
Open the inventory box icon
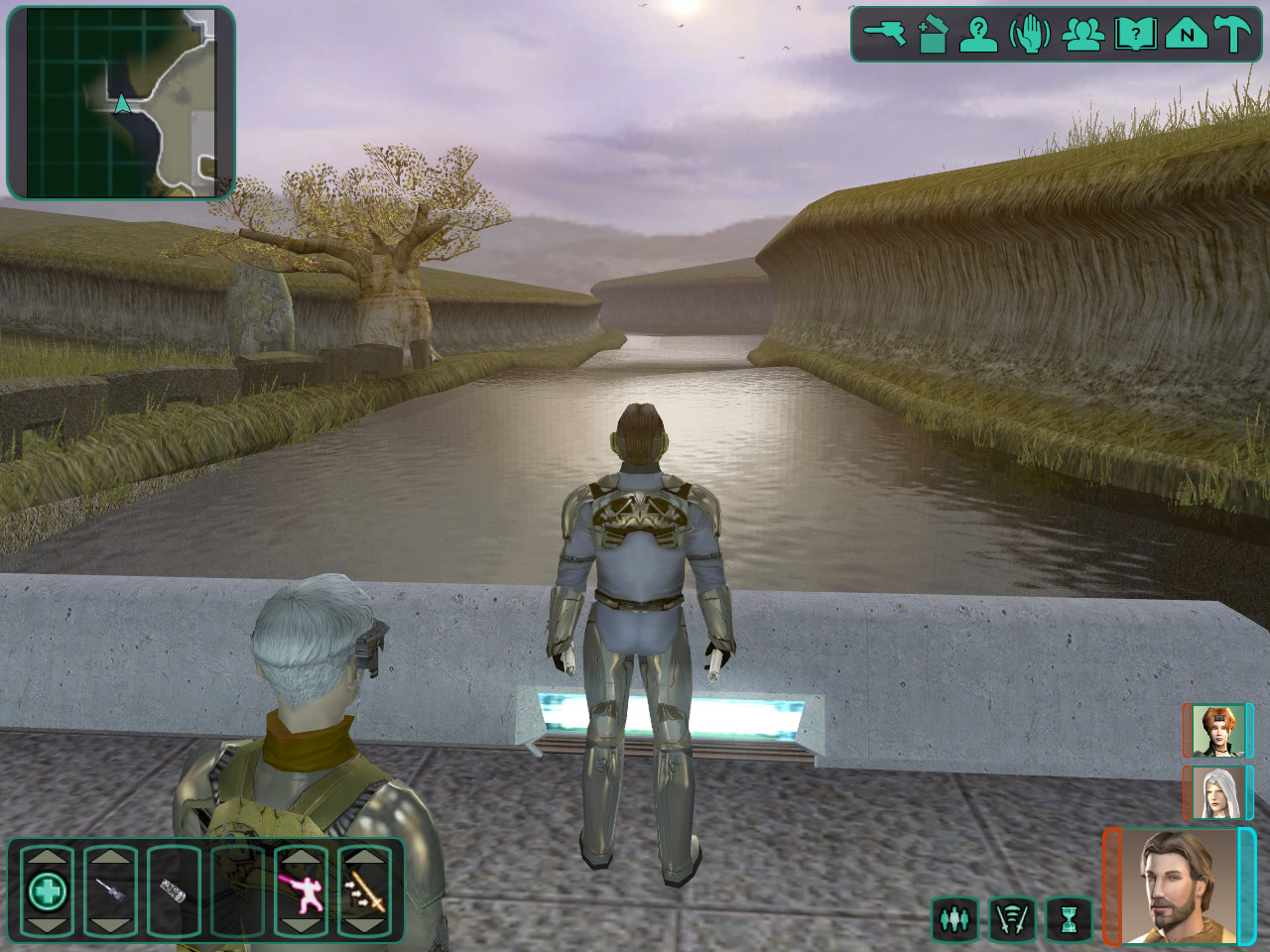coord(933,35)
